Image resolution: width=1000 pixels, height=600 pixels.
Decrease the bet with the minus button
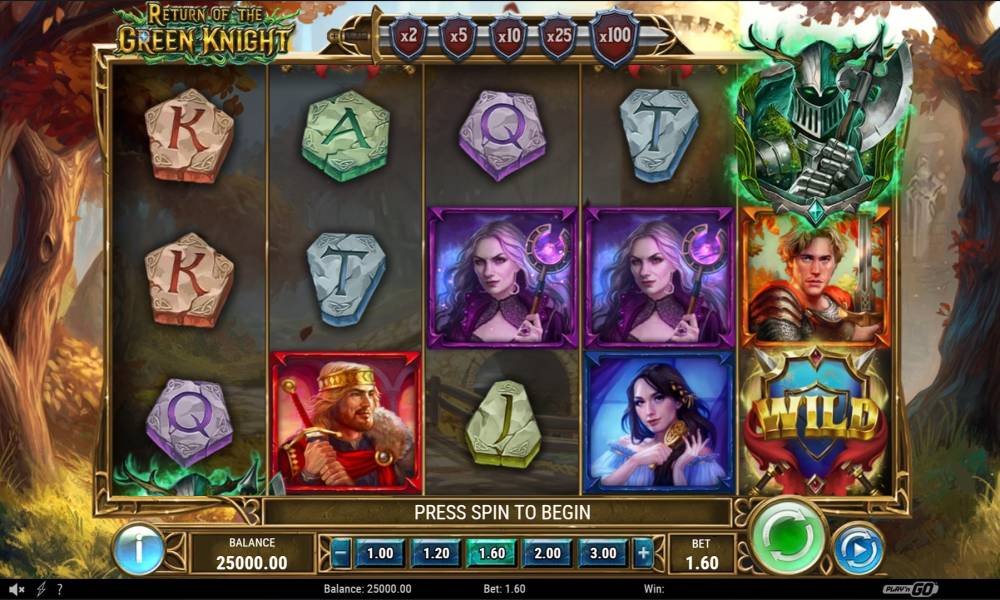coord(342,553)
